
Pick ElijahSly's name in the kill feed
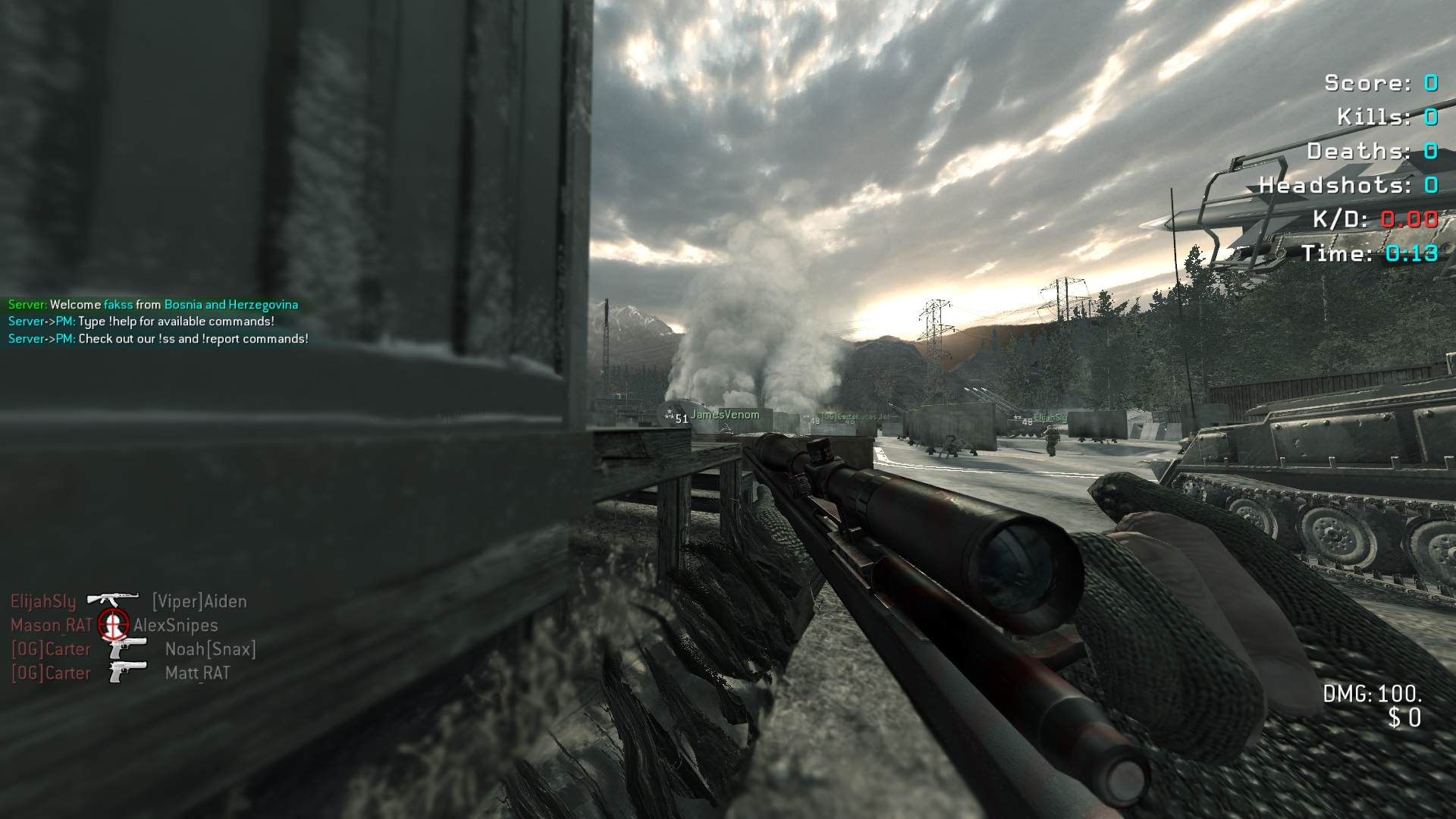[43, 602]
